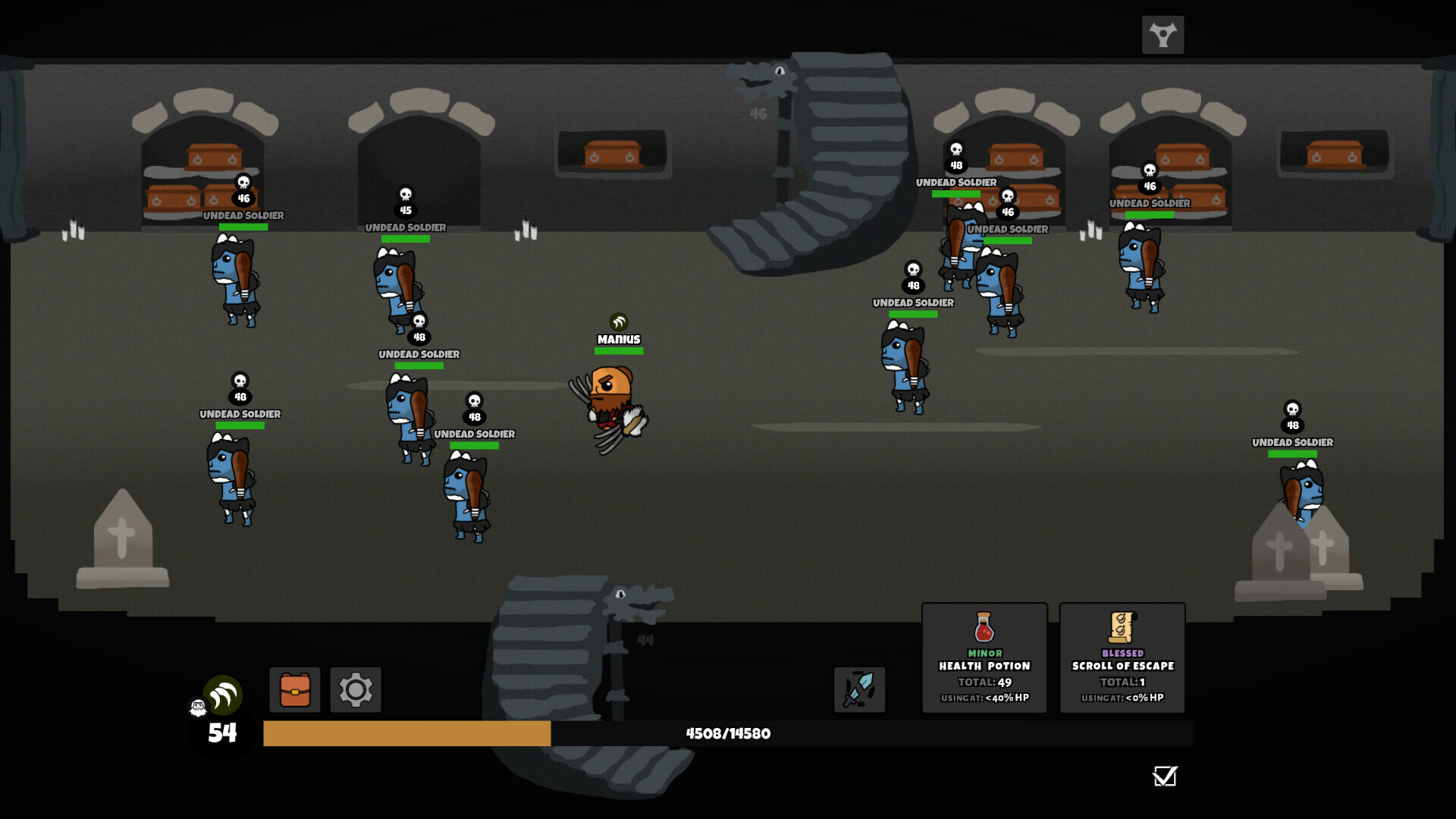Open the inventory backpack
1456x819 pixels.
pos(295,689)
